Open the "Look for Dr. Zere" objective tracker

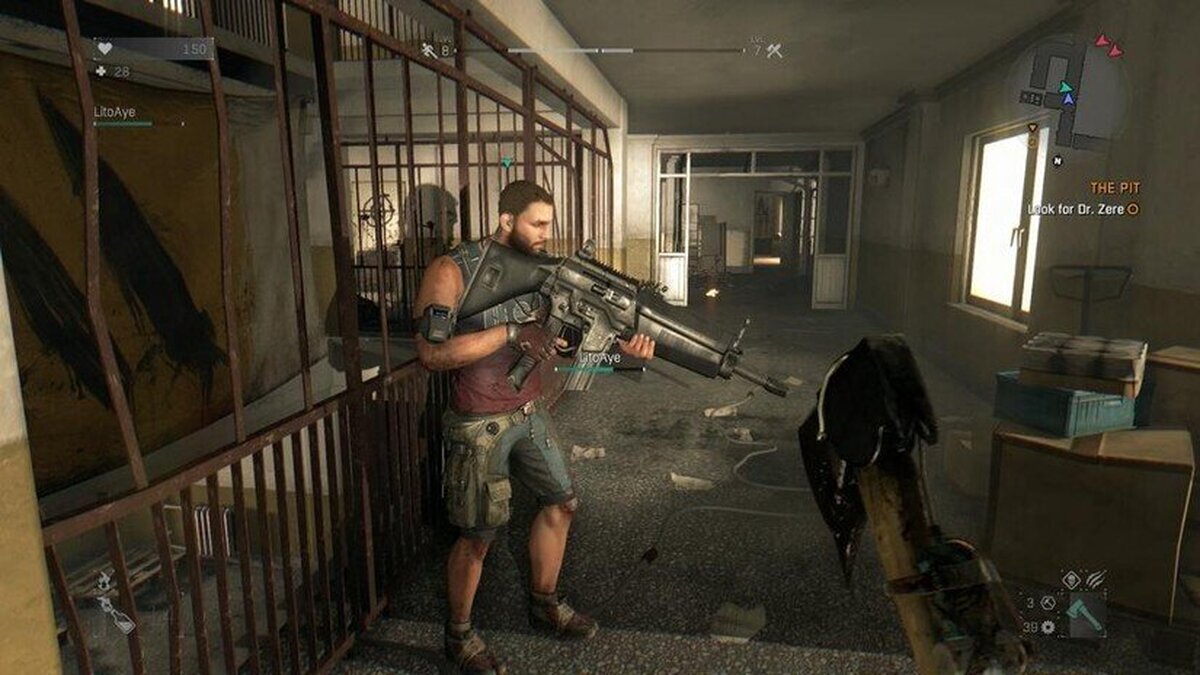tap(1082, 209)
